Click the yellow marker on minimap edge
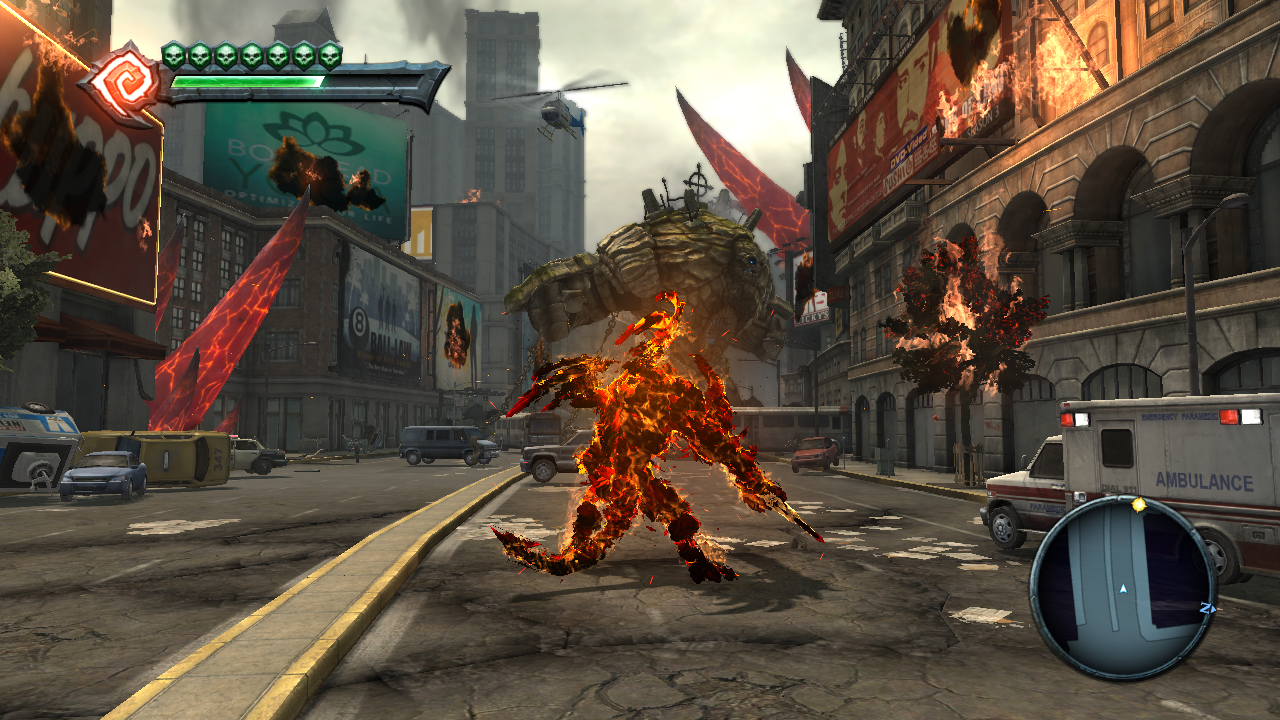This screenshot has width=1280, height=720. (x=1138, y=505)
